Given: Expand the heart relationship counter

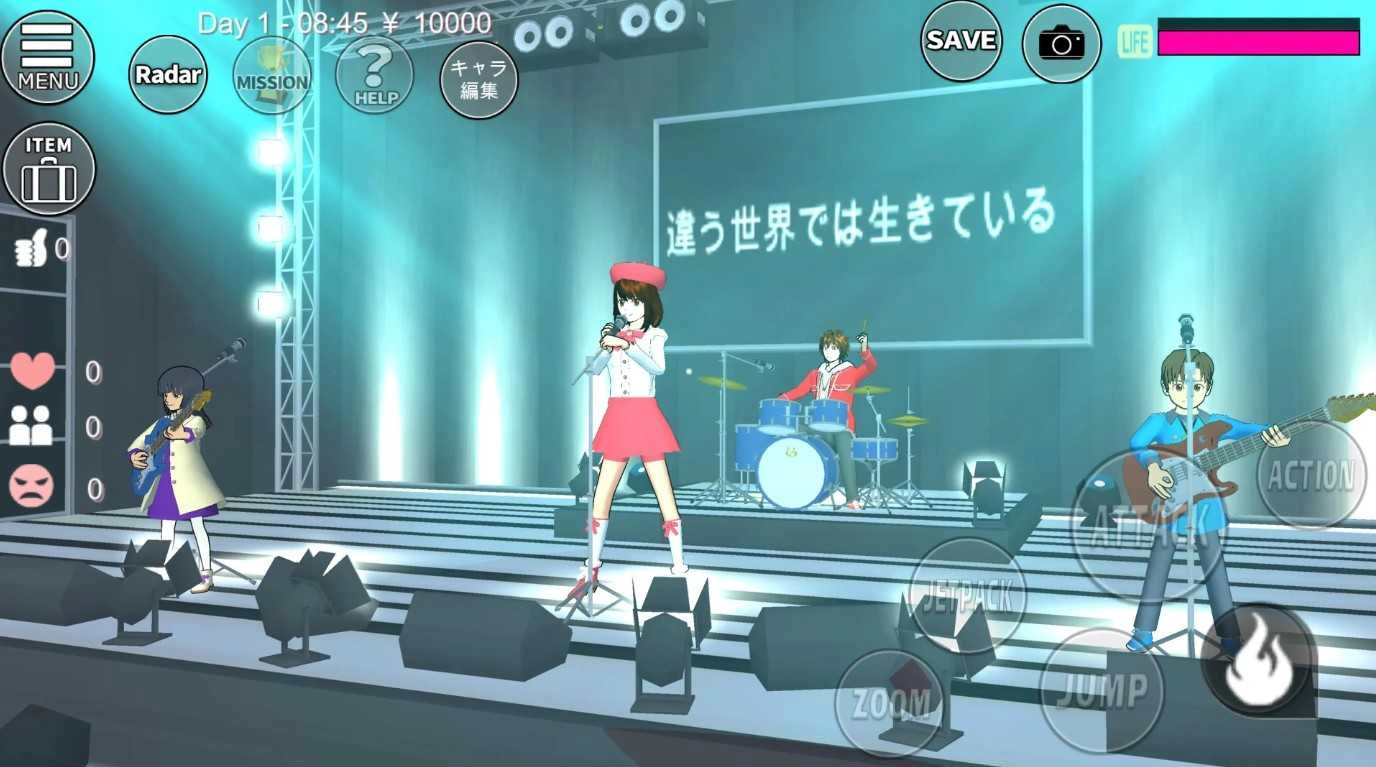Looking at the screenshot, I should point(33,371).
